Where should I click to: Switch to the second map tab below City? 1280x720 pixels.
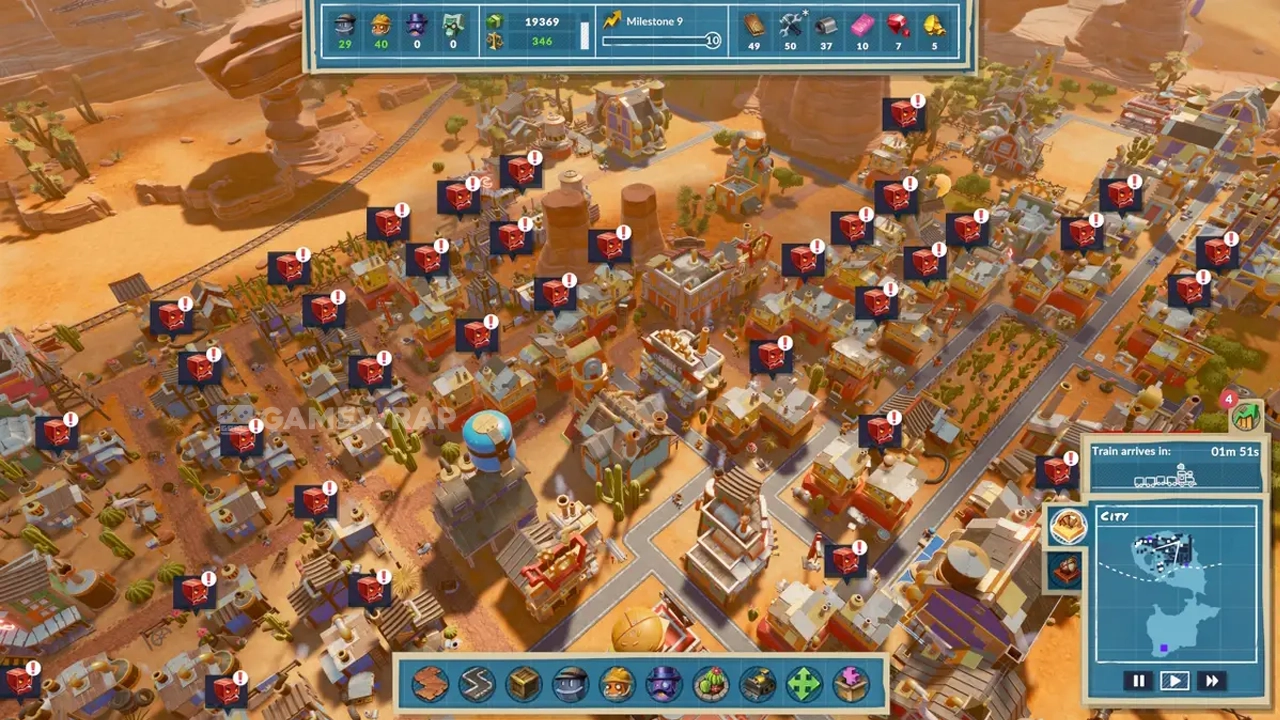coord(1064,570)
